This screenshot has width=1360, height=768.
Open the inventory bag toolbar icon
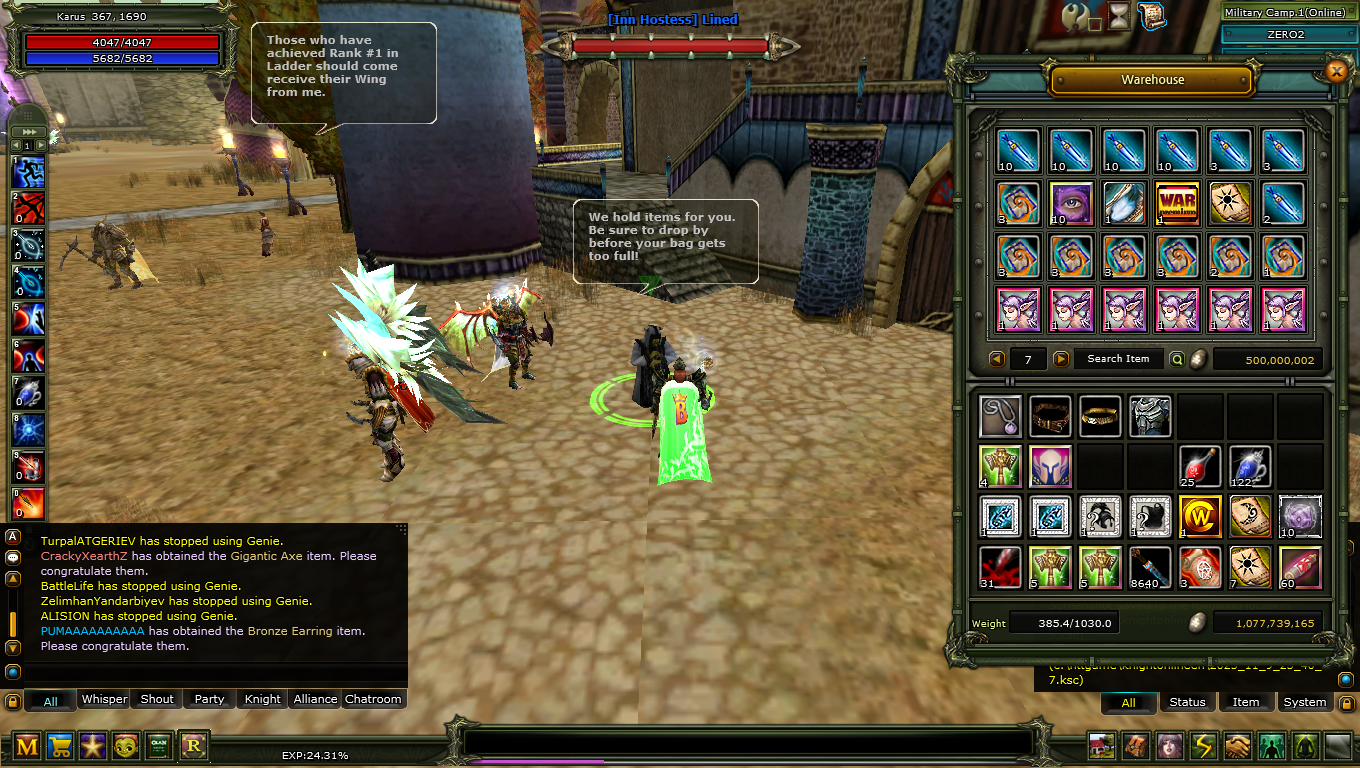1135,746
